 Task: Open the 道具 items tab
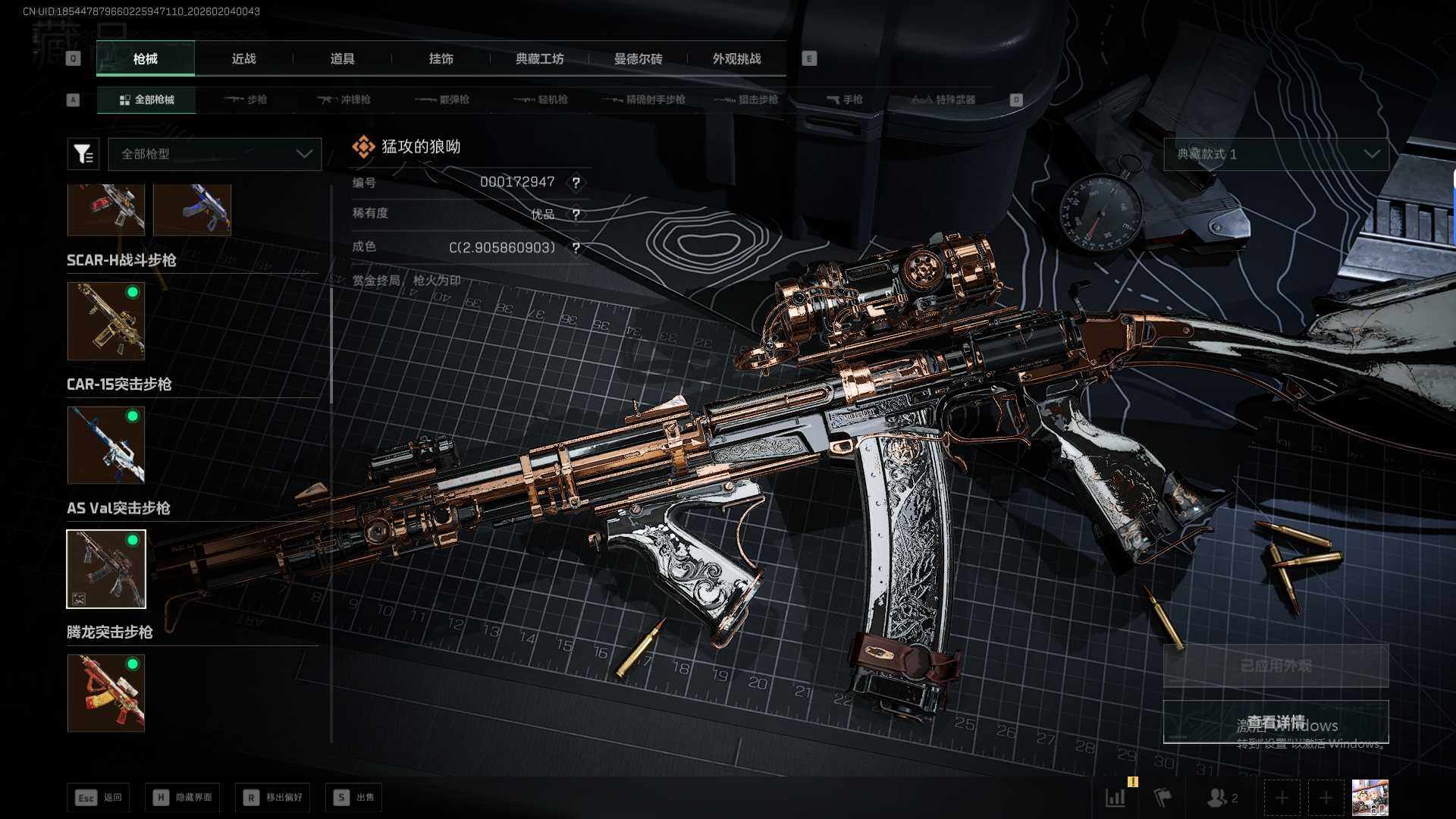[342, 58]
